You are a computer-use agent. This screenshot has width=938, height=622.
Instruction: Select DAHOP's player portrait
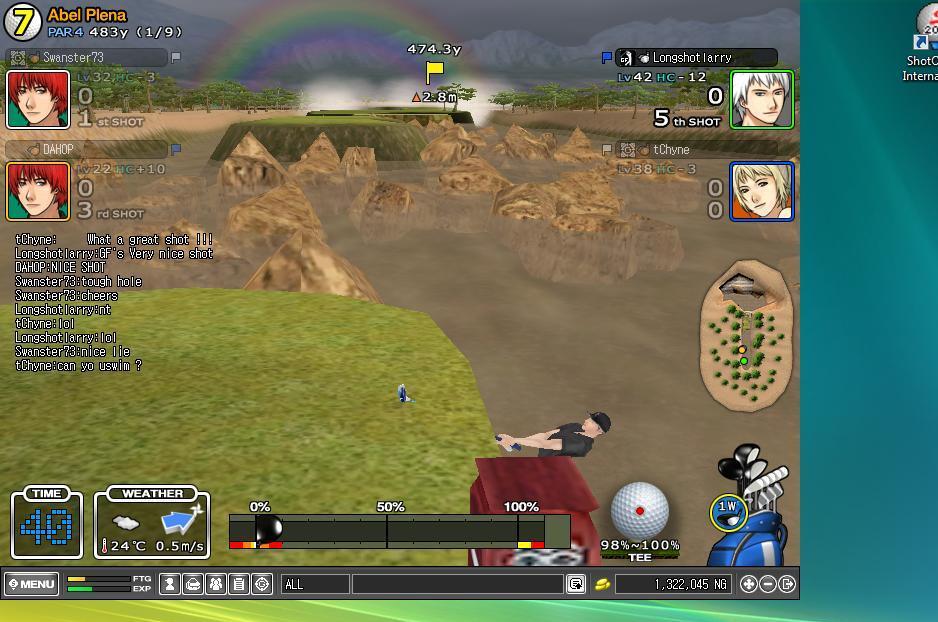click(38, 191)
